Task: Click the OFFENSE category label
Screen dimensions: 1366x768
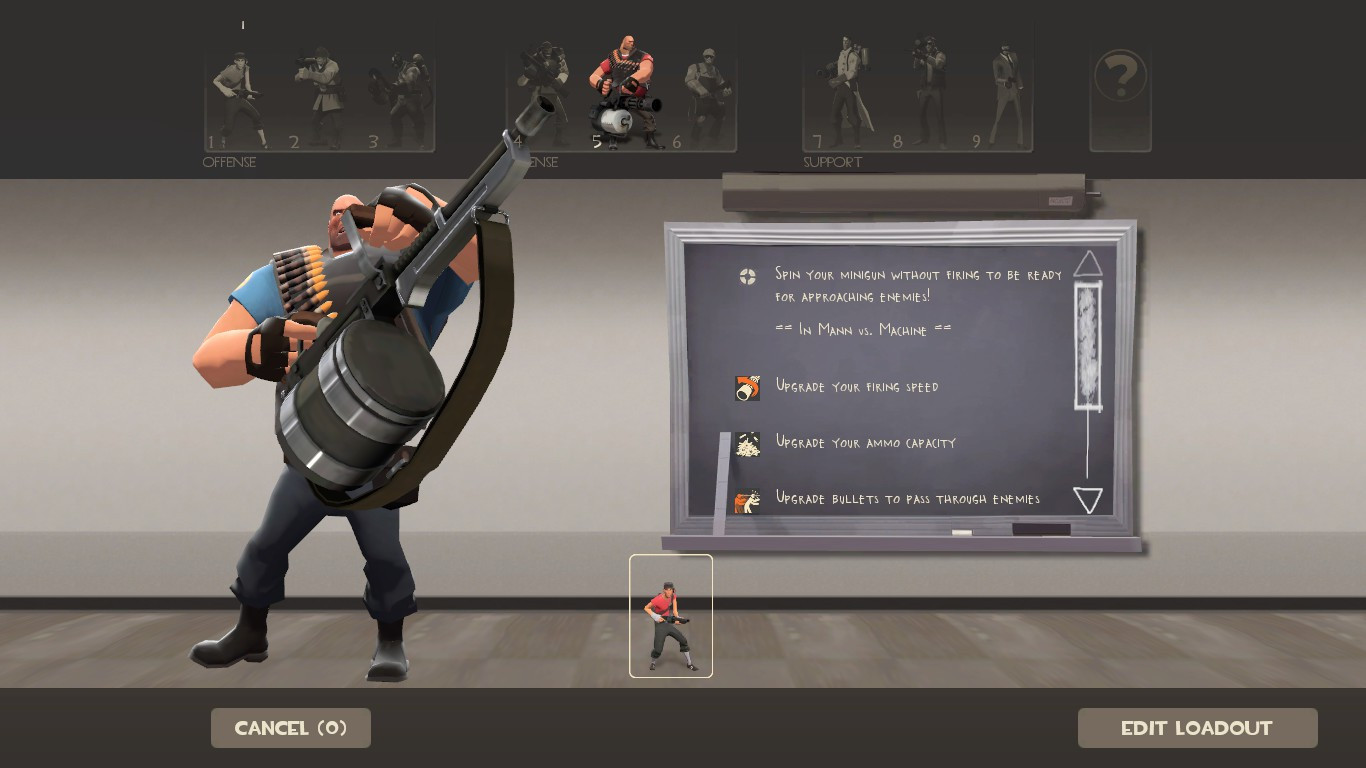Action: point(230,162)
